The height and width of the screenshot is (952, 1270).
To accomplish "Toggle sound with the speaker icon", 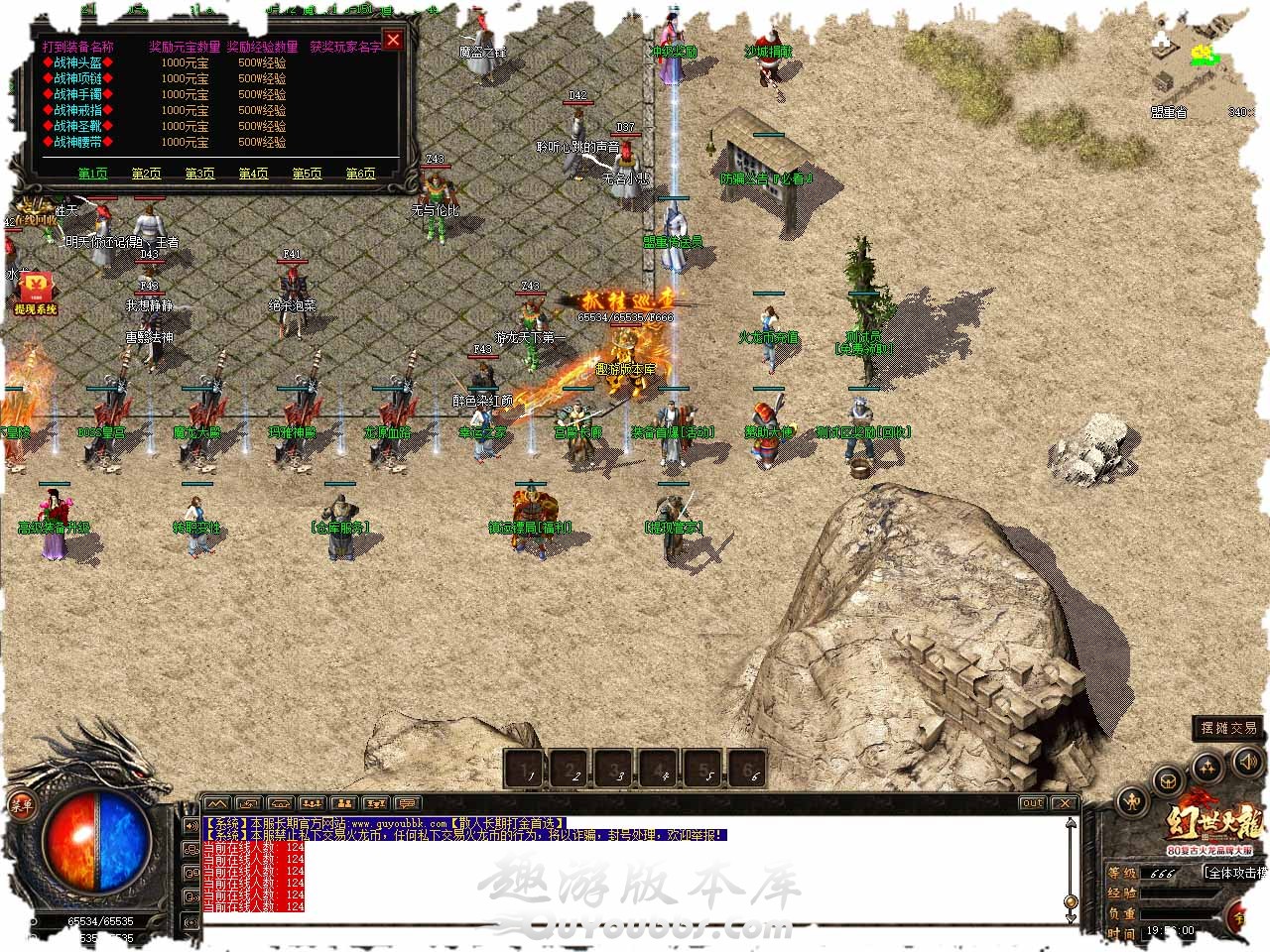I will pos(1247,762).
